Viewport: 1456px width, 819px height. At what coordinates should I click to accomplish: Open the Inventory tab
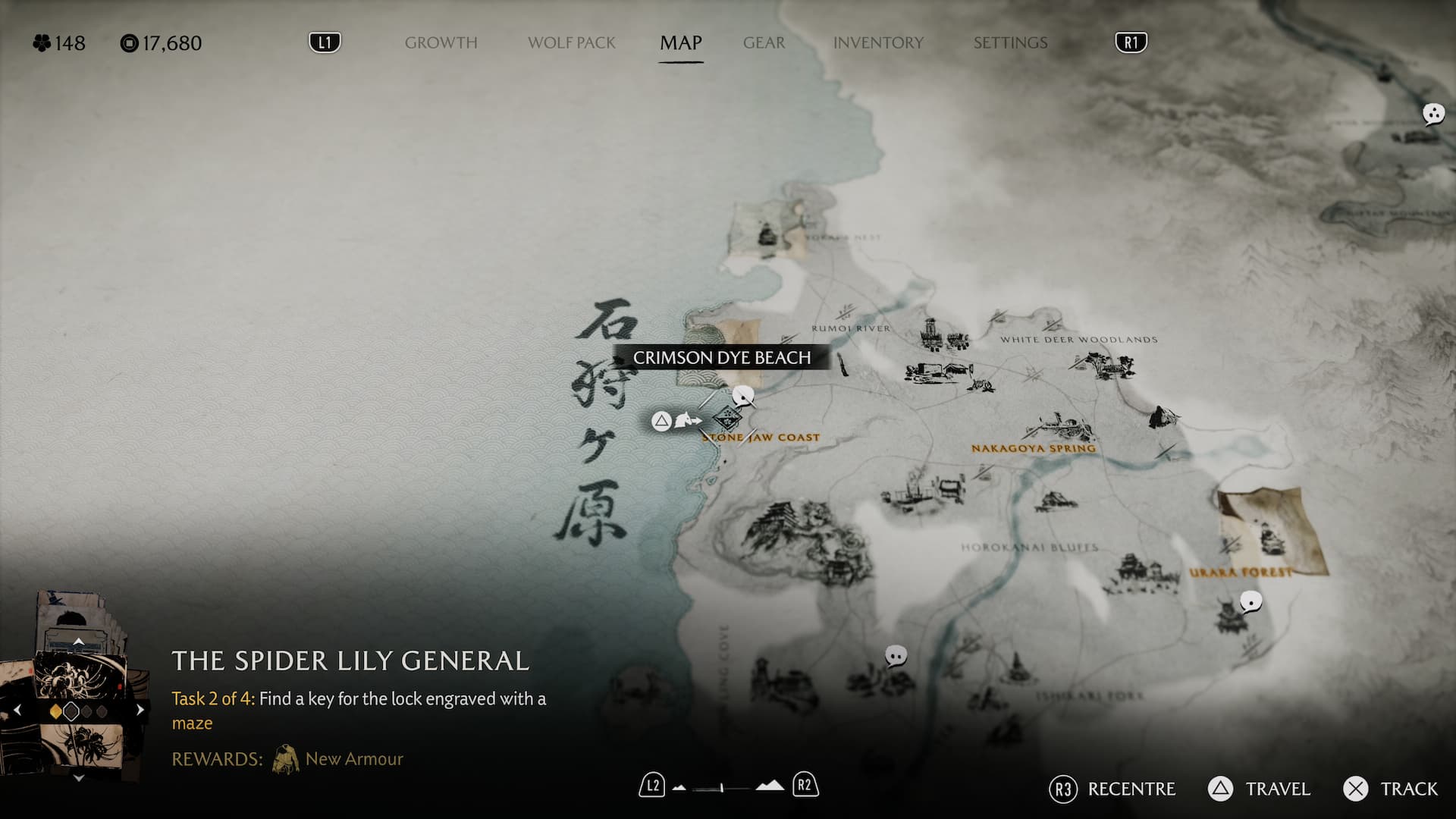[x=878, y=42]
